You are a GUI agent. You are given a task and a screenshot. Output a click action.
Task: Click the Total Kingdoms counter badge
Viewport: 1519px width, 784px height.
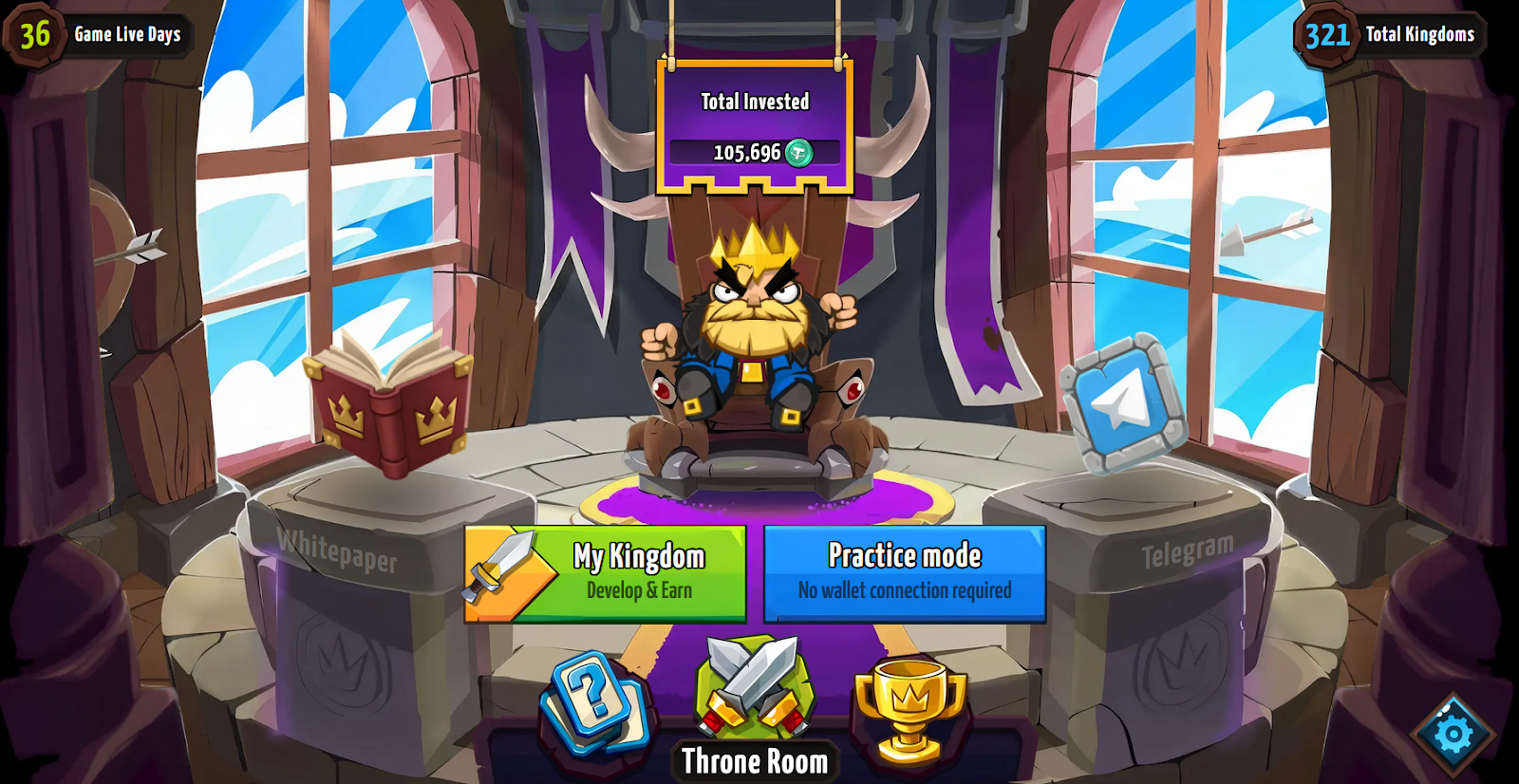tap(1326, 33)
